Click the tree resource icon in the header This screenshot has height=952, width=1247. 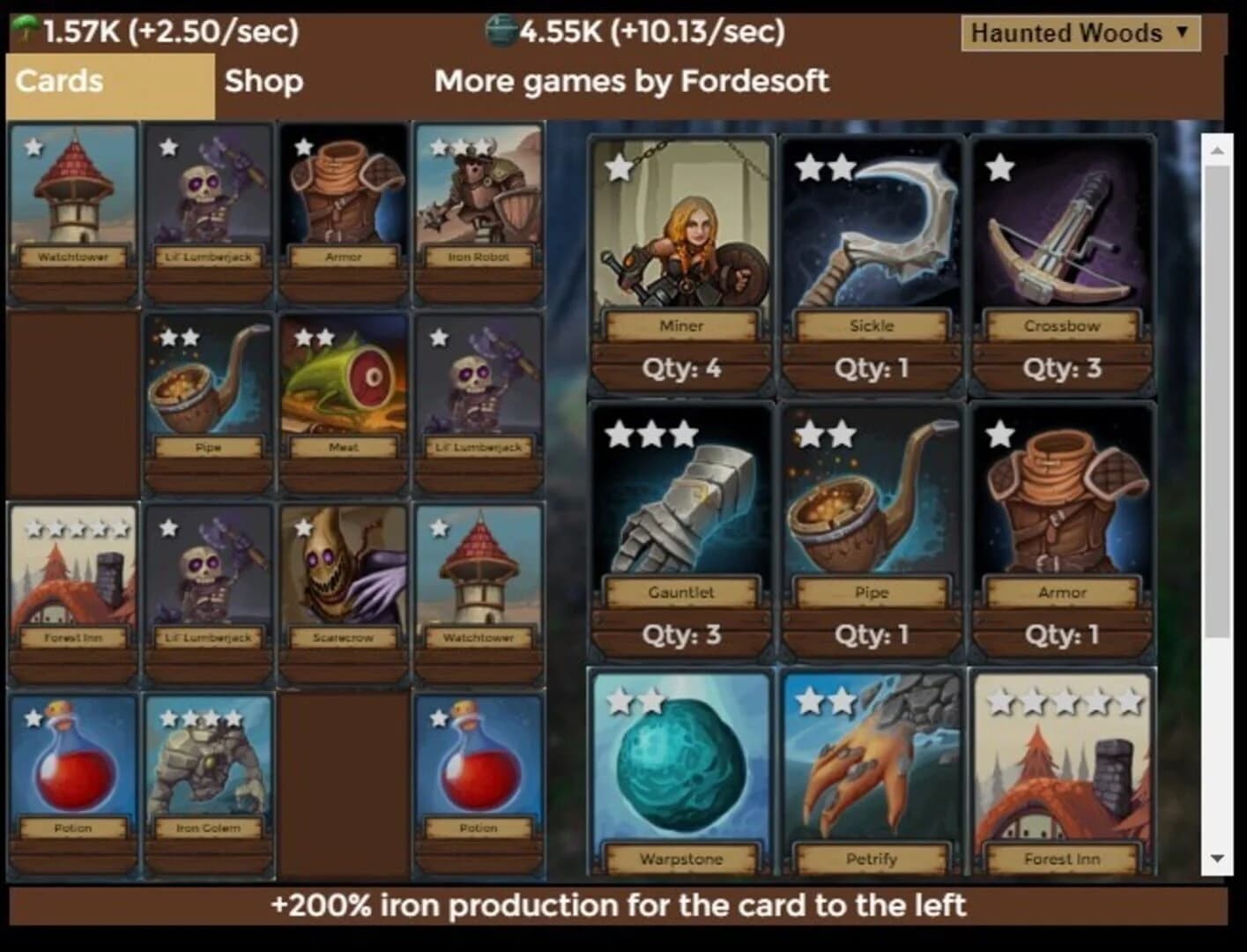pos(26,29)
